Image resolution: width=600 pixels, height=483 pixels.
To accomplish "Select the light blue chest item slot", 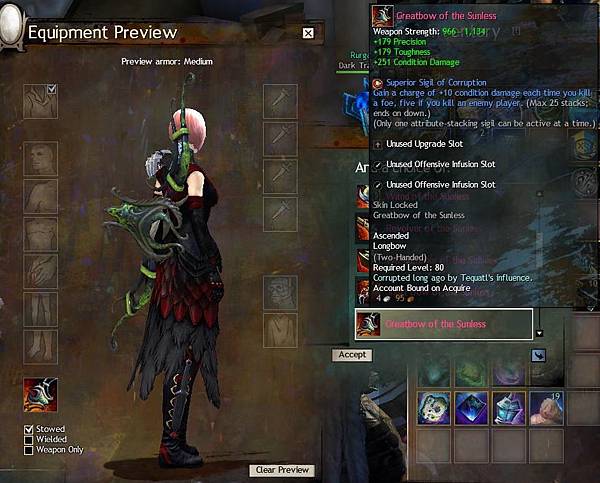I will (x=510, y=409).
